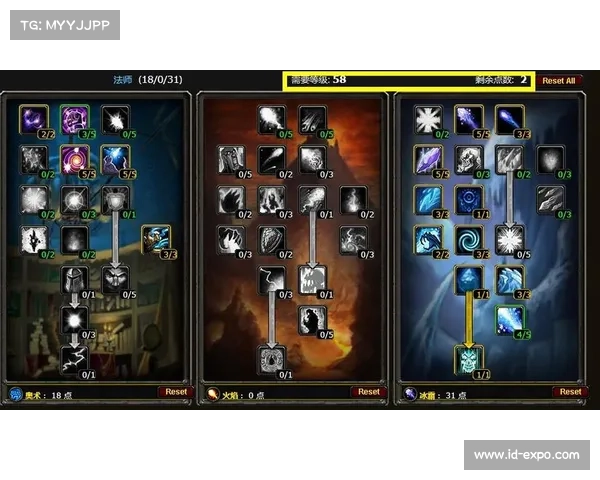Image resolution: width=600 pixels, height=480 pixels.
Task: Select the Frost Warding talent icon
Action: 428,119
